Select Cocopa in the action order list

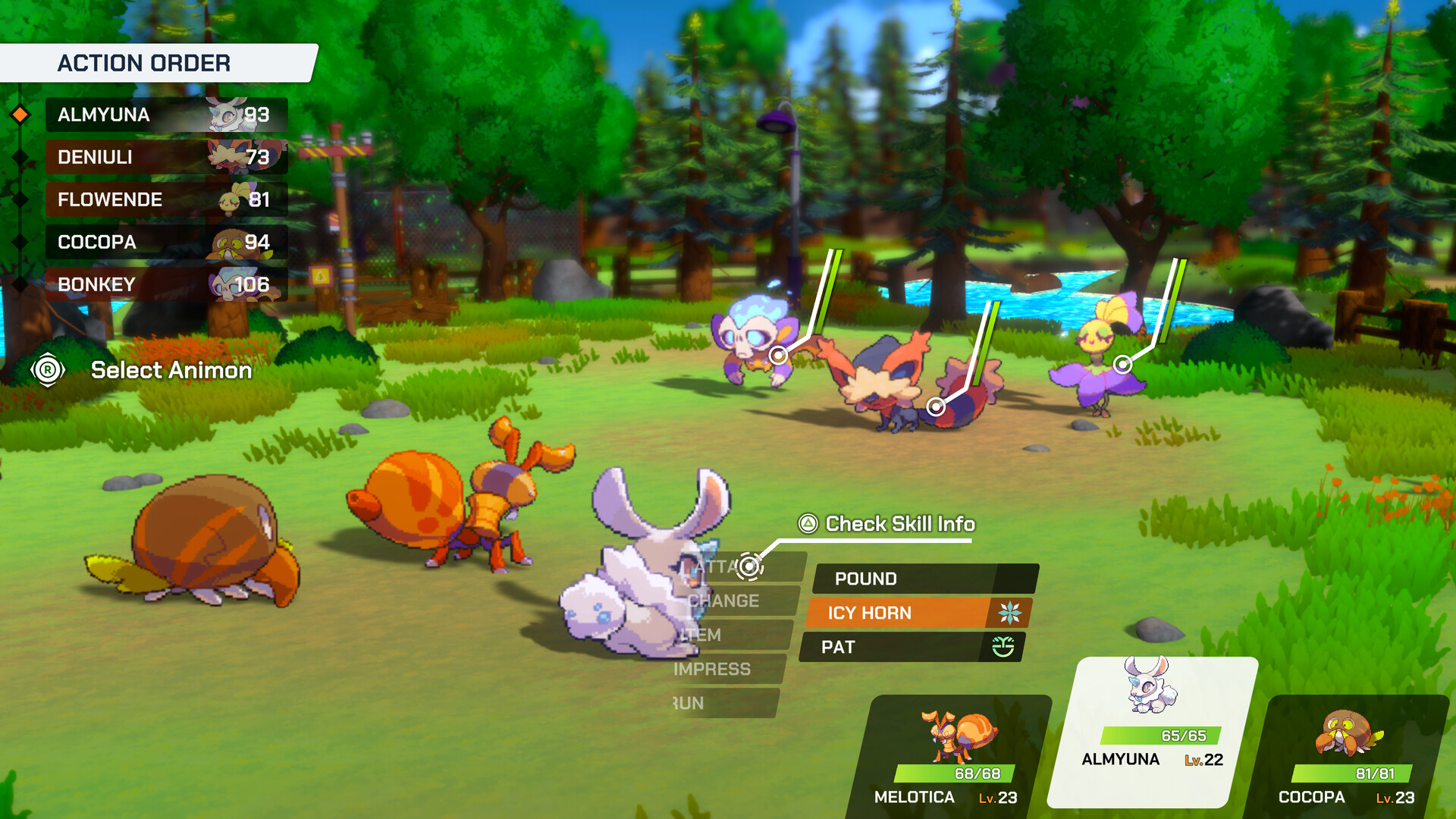tap(165, 242)
